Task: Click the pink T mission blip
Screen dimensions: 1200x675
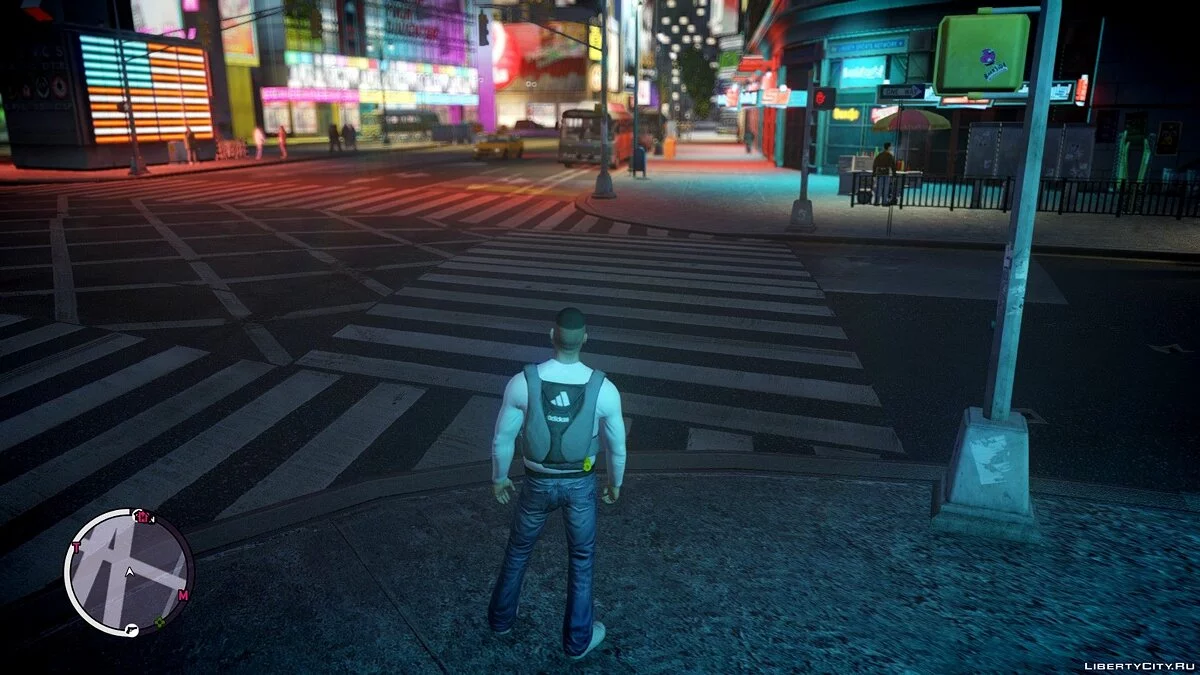Action: [74, 547]
